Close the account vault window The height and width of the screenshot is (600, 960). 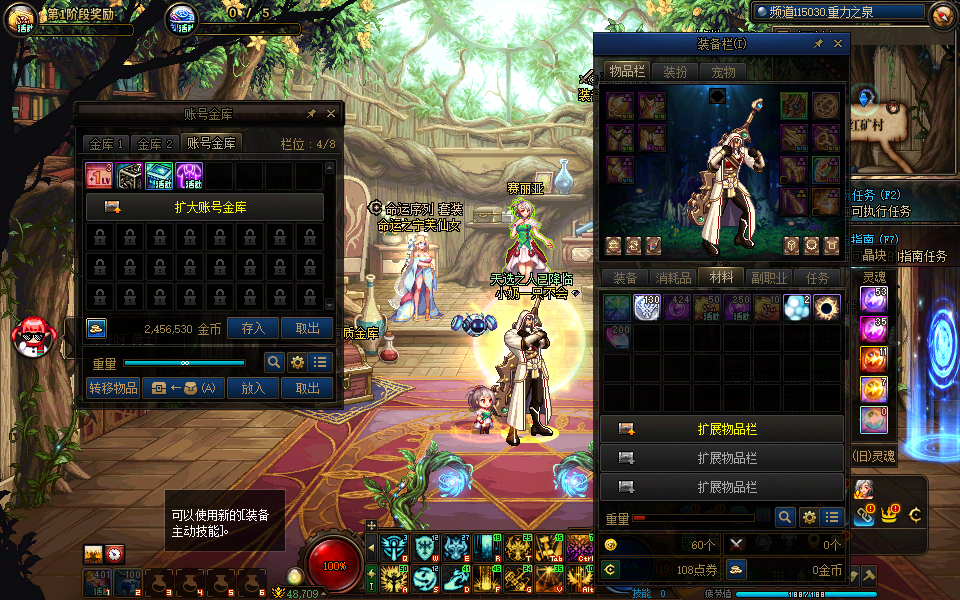[331, 114]
